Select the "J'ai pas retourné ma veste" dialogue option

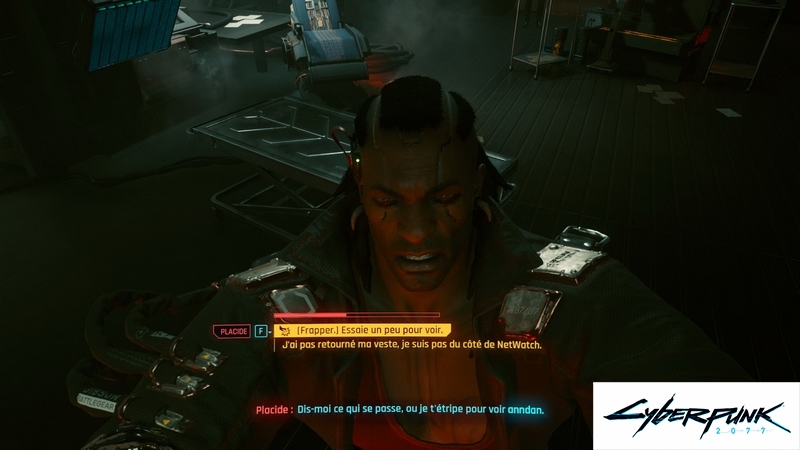[411, 345]
